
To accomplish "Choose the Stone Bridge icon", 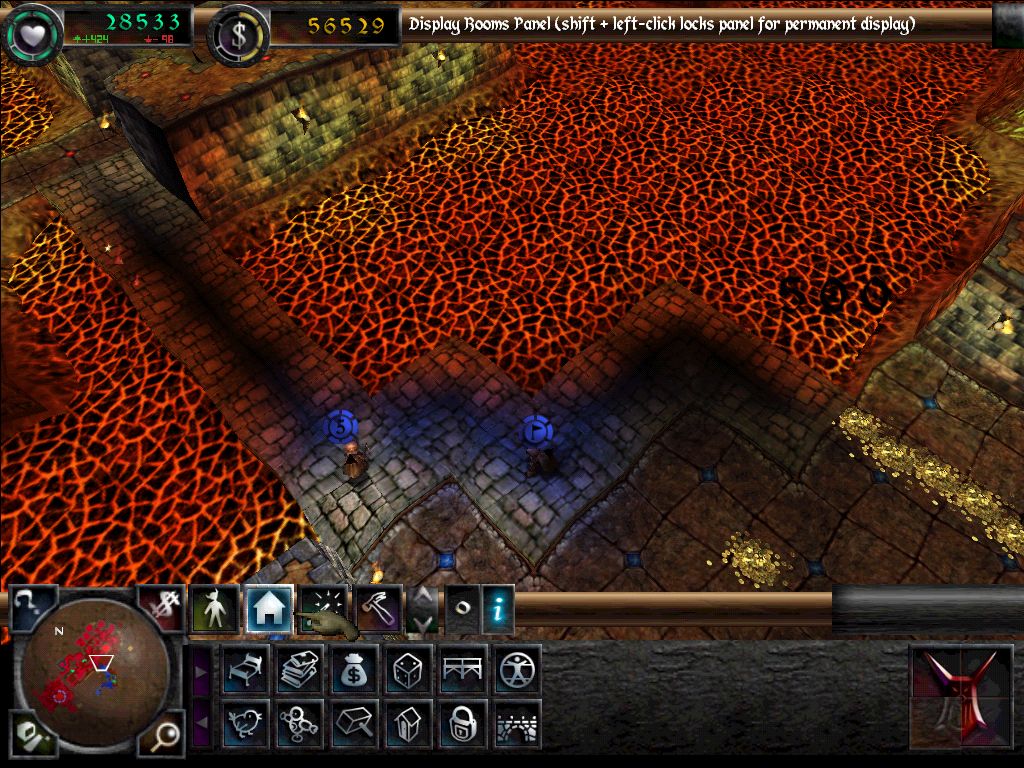I will [518, 723].
